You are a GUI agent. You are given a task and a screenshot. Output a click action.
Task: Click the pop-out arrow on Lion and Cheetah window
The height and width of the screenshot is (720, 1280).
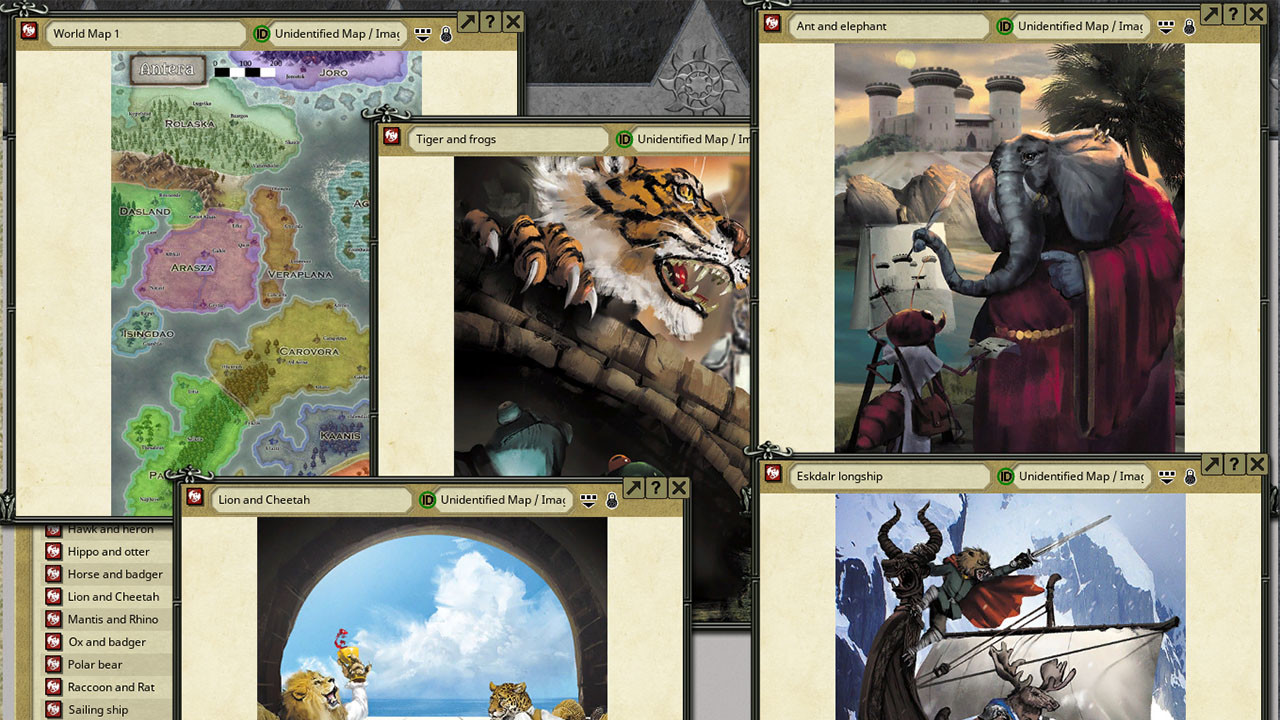(633, 488)
